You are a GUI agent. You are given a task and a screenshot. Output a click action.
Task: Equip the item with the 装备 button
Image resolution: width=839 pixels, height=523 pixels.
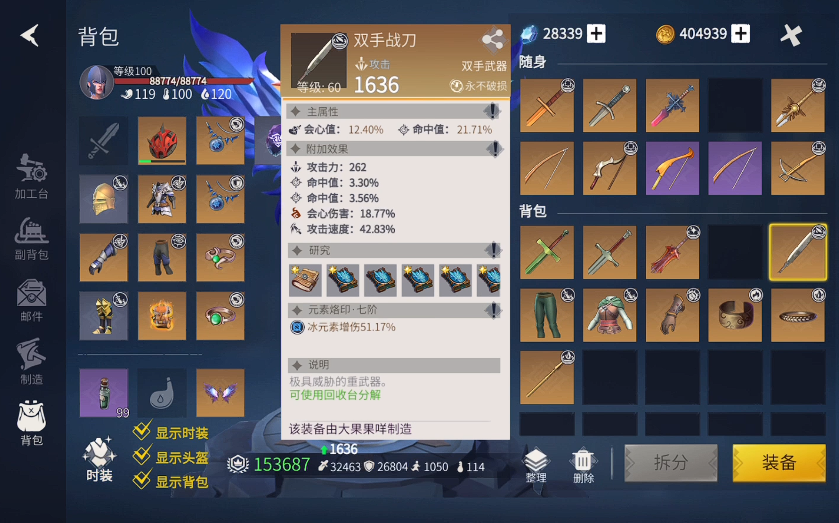point(778,463)
